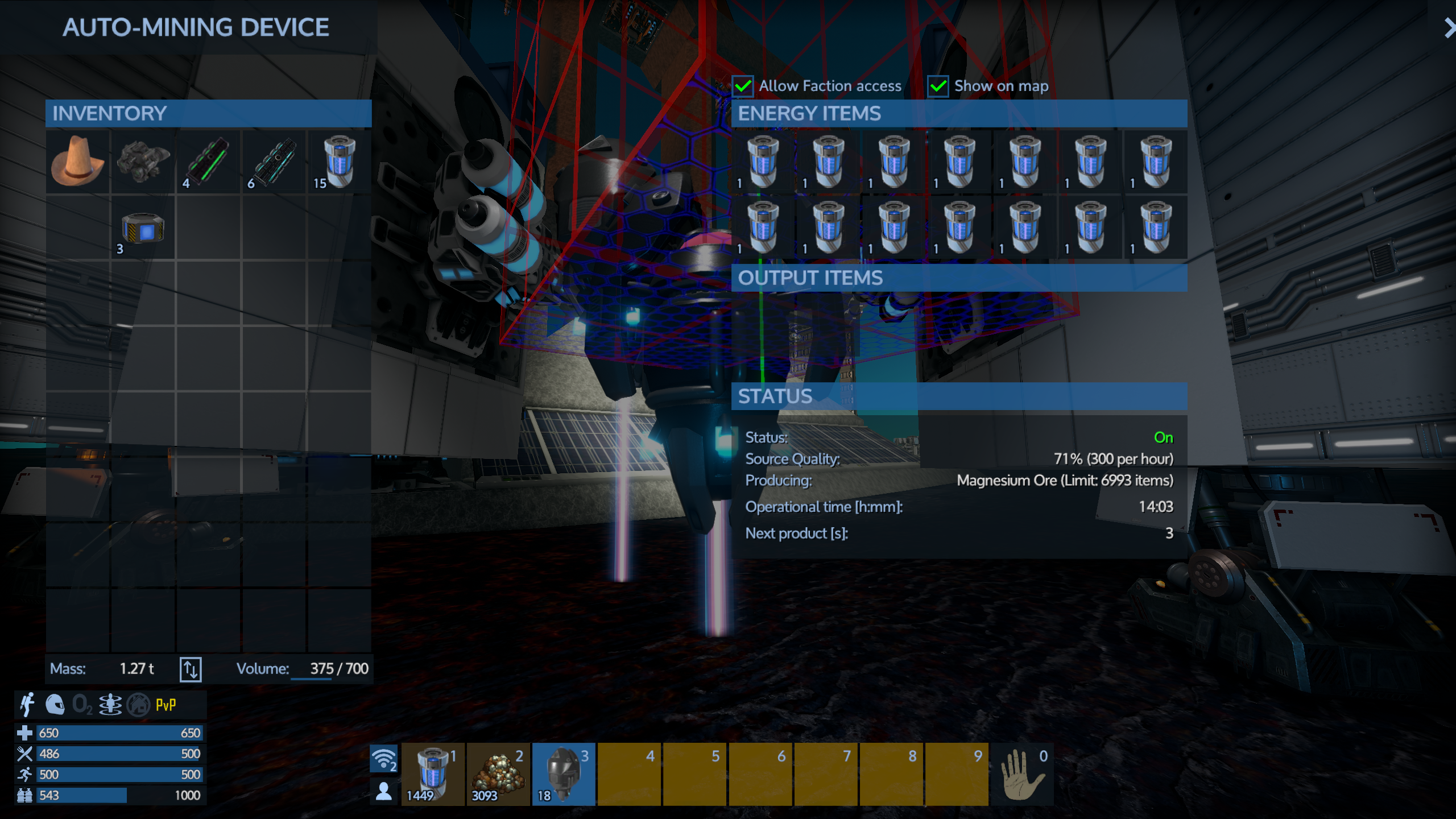Select the green-striped weapon stack of 4
Image resolution: width=1456 pixels, height=819 pixels.
208,162
